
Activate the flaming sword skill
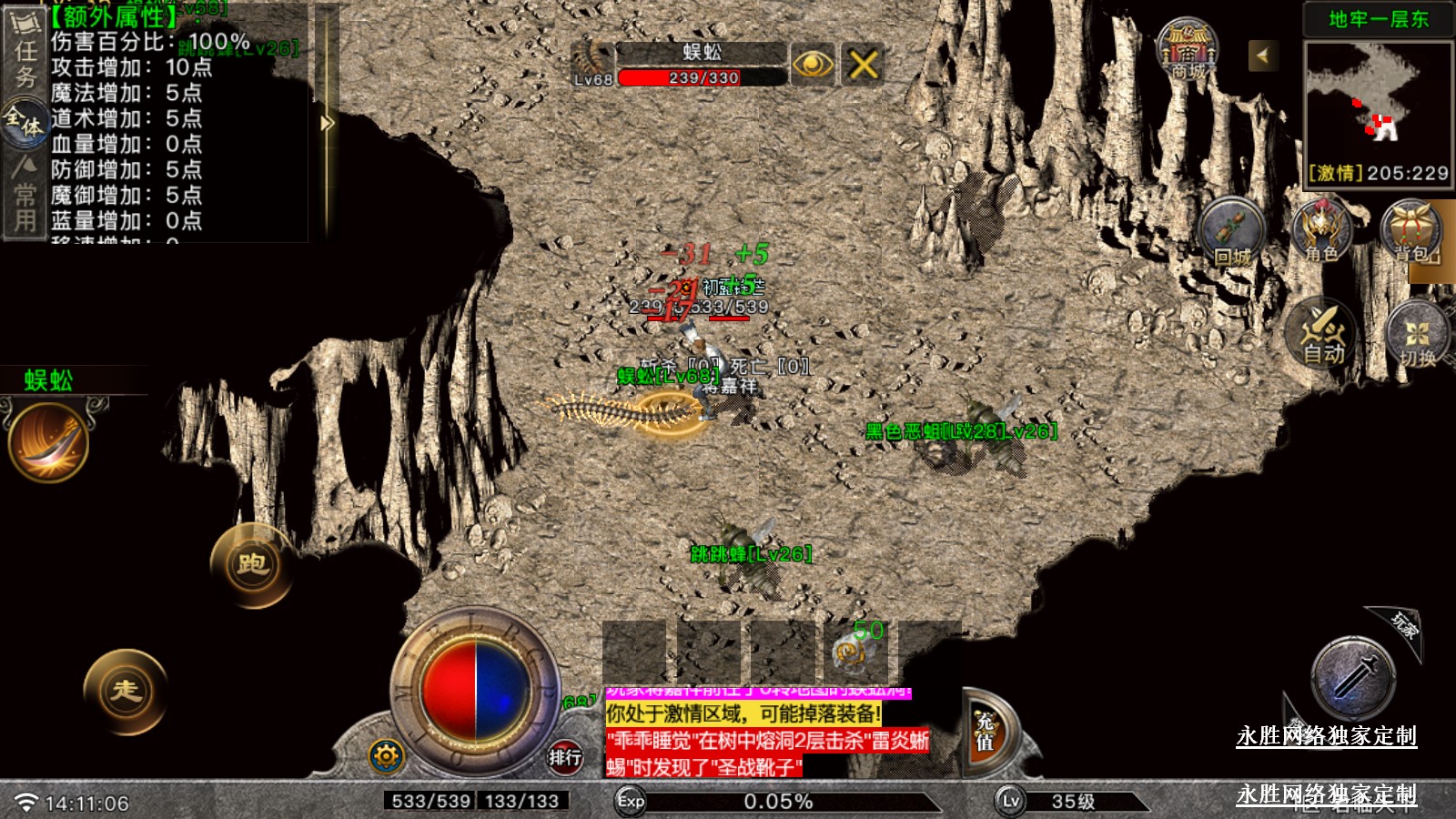tap(49, 442)
